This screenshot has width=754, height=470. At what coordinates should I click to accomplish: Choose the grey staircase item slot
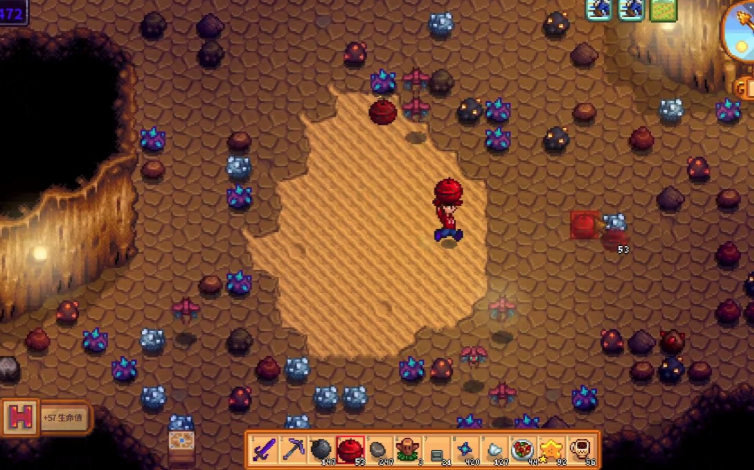(437, 449)
